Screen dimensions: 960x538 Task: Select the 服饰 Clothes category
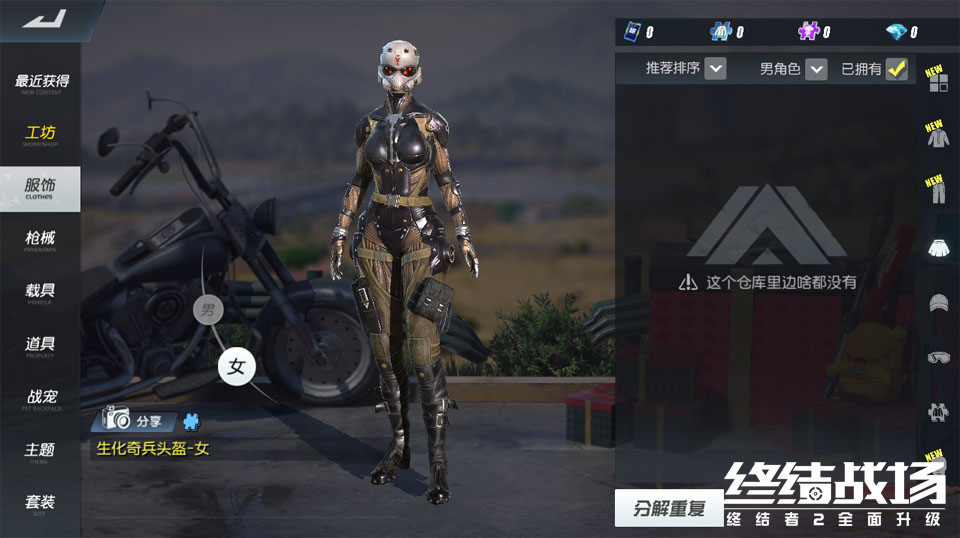click(41, 188)
